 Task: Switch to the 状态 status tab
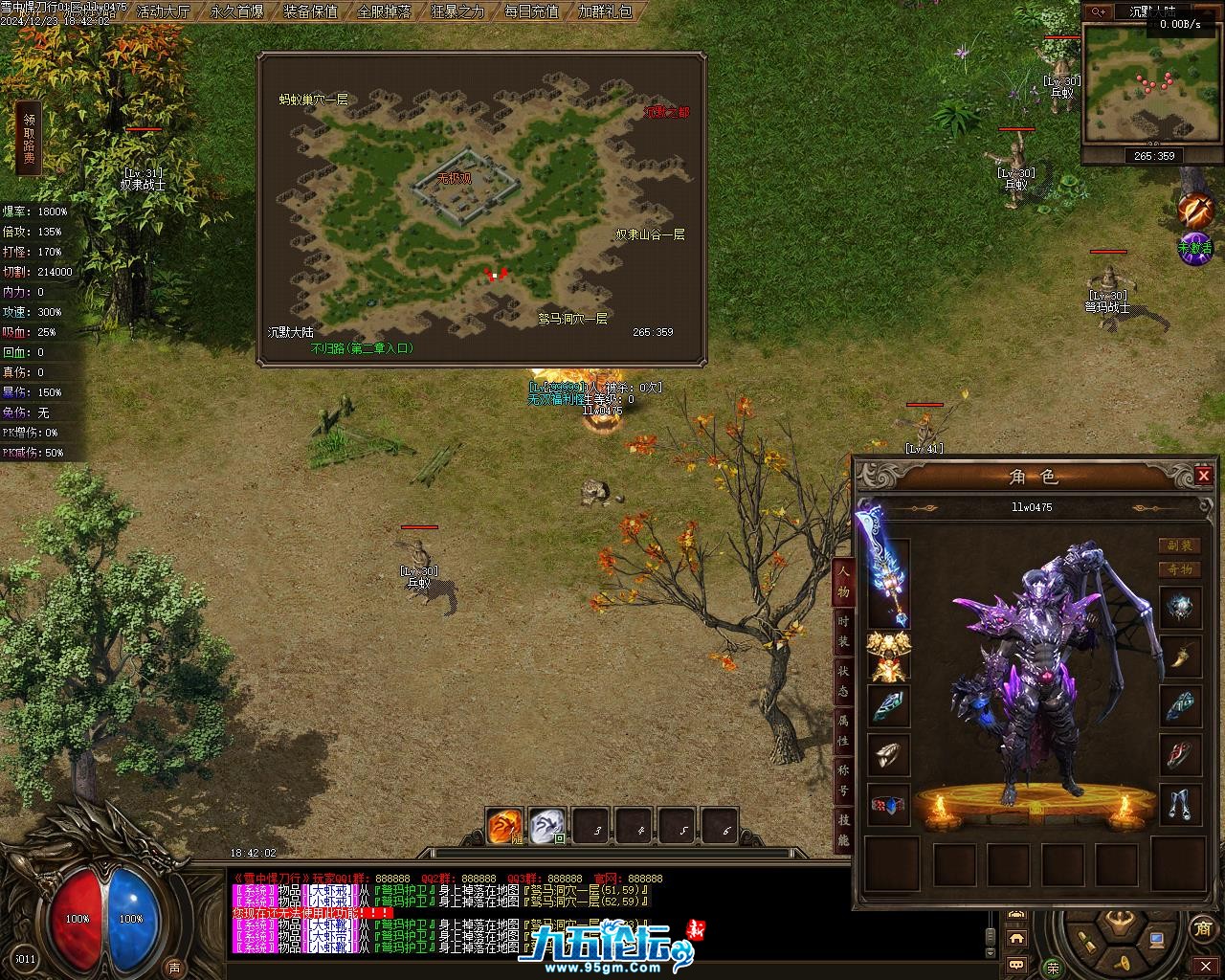(843, 683)
